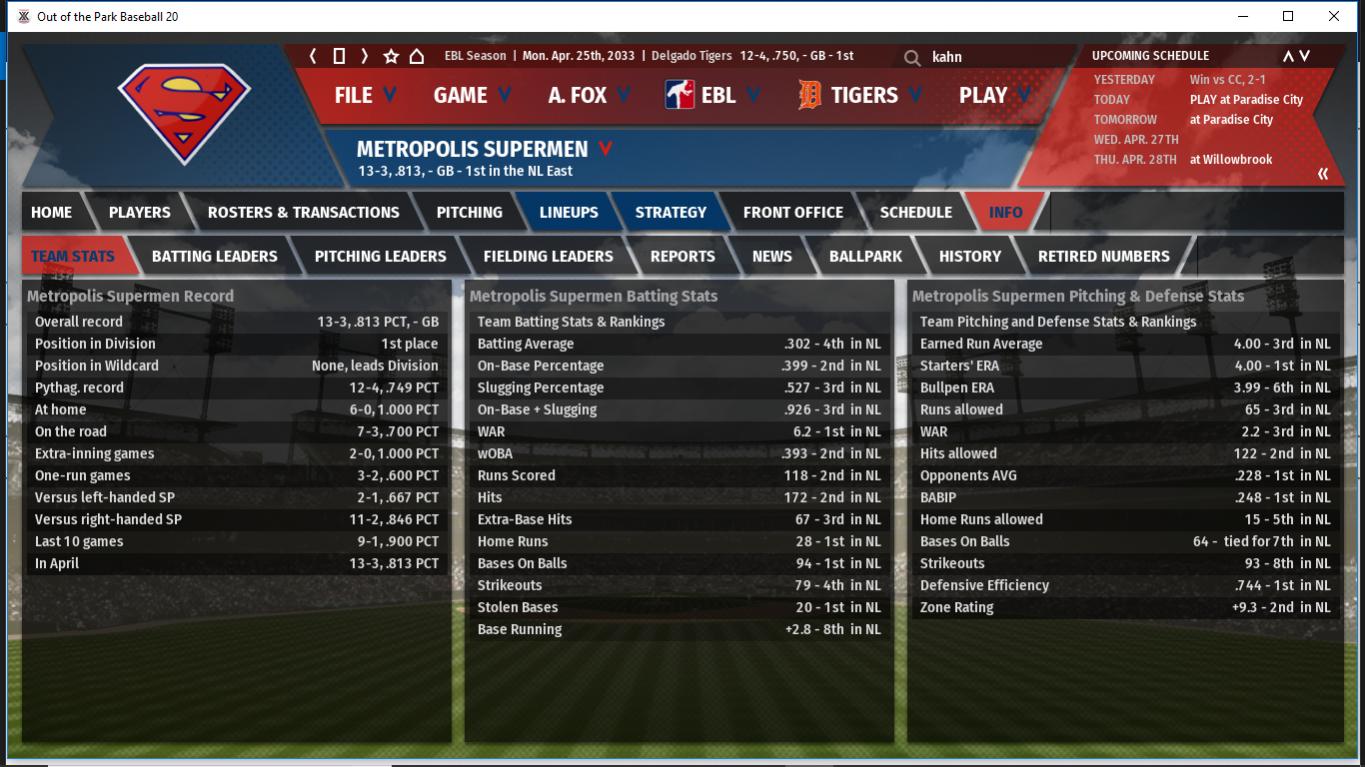
Task: Open the PLAY menu
Action: point(994,95)
